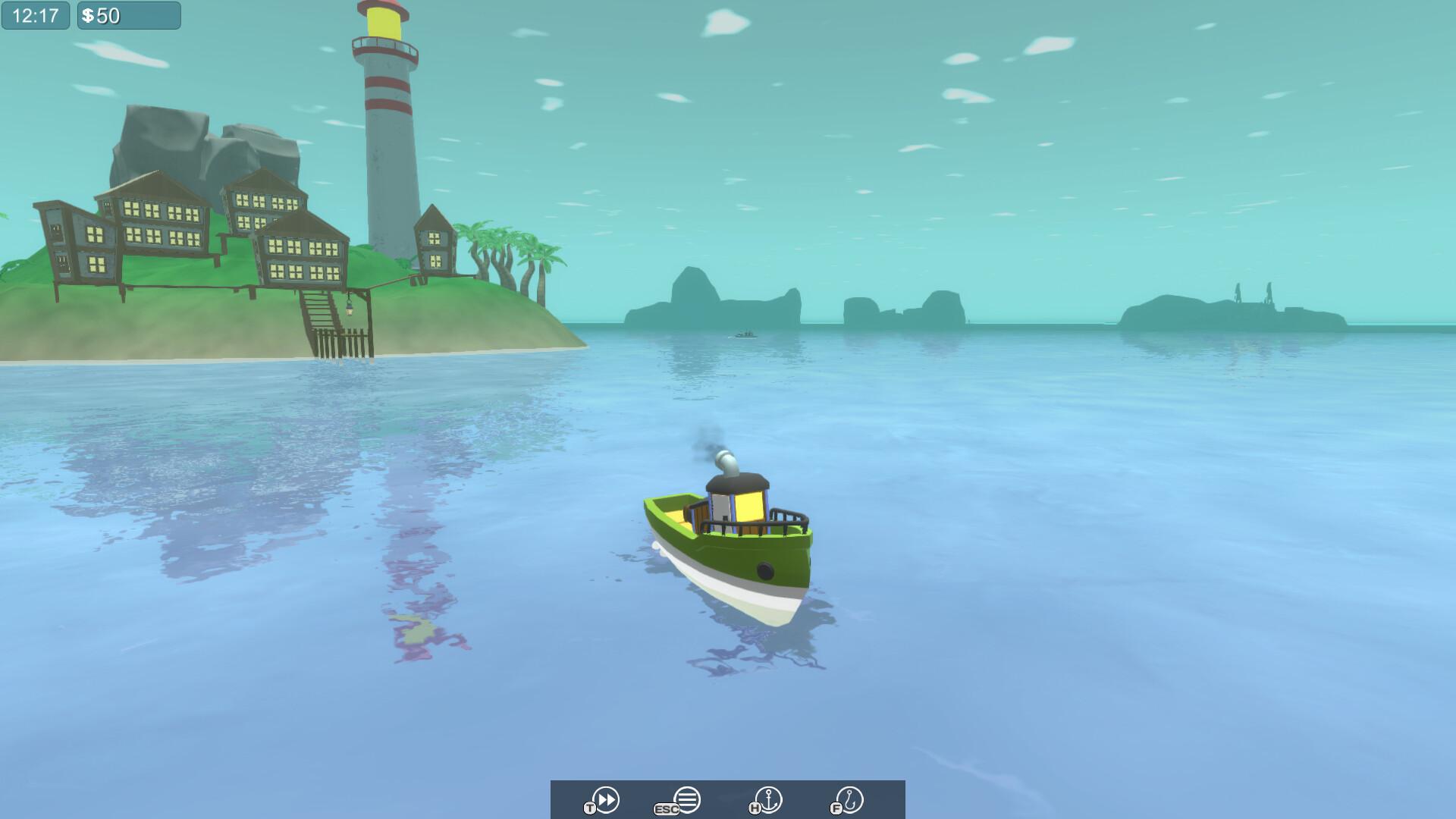Viewport: 1456px width, 819px height.
Task: Drop anchor using the anchor icon
Action: (769, 798)
